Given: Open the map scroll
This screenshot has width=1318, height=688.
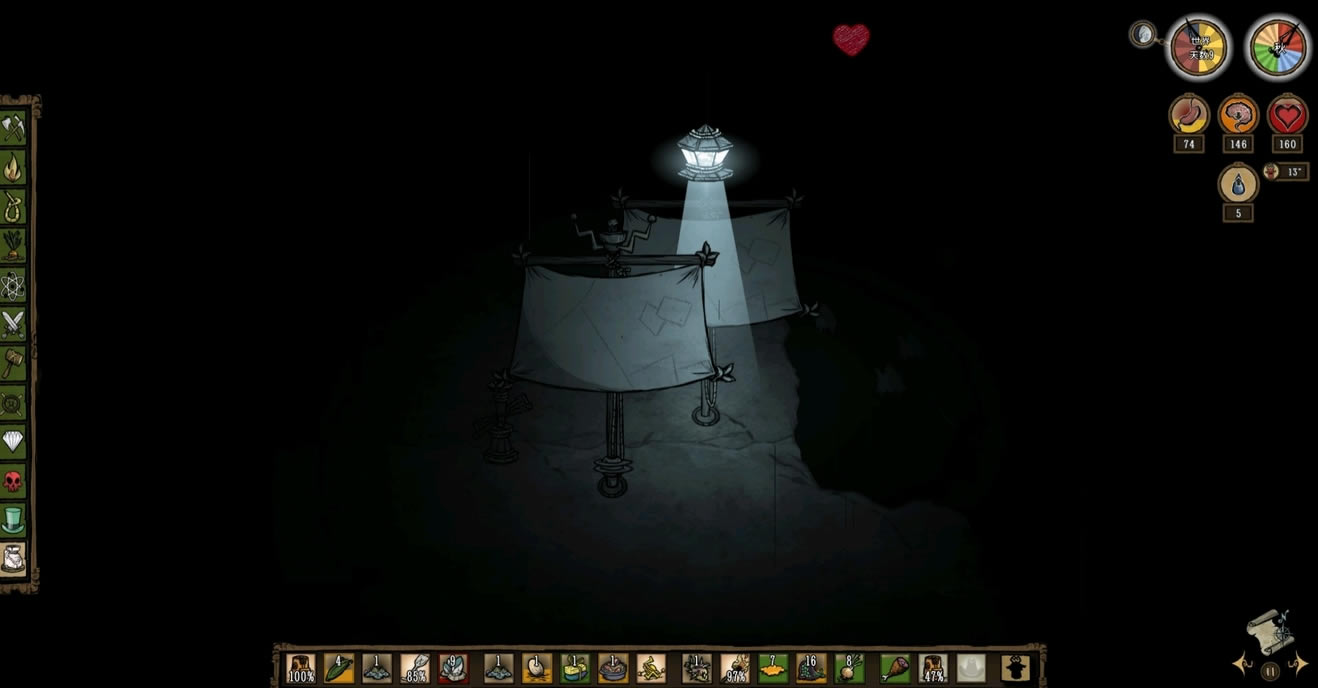Looking at the screenshot, I should click(x=1269, y=631).
